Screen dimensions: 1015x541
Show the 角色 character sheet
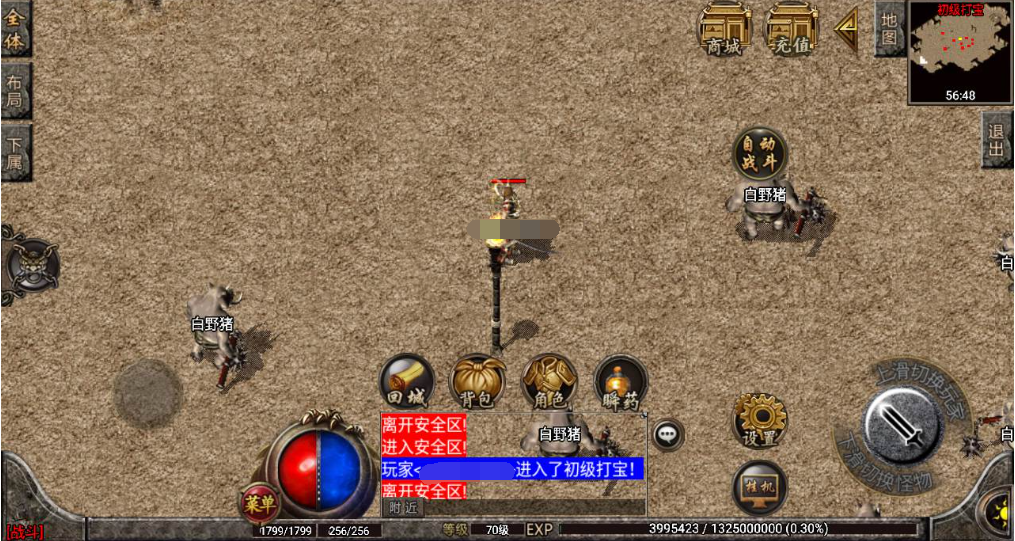(x=549, y=382)
